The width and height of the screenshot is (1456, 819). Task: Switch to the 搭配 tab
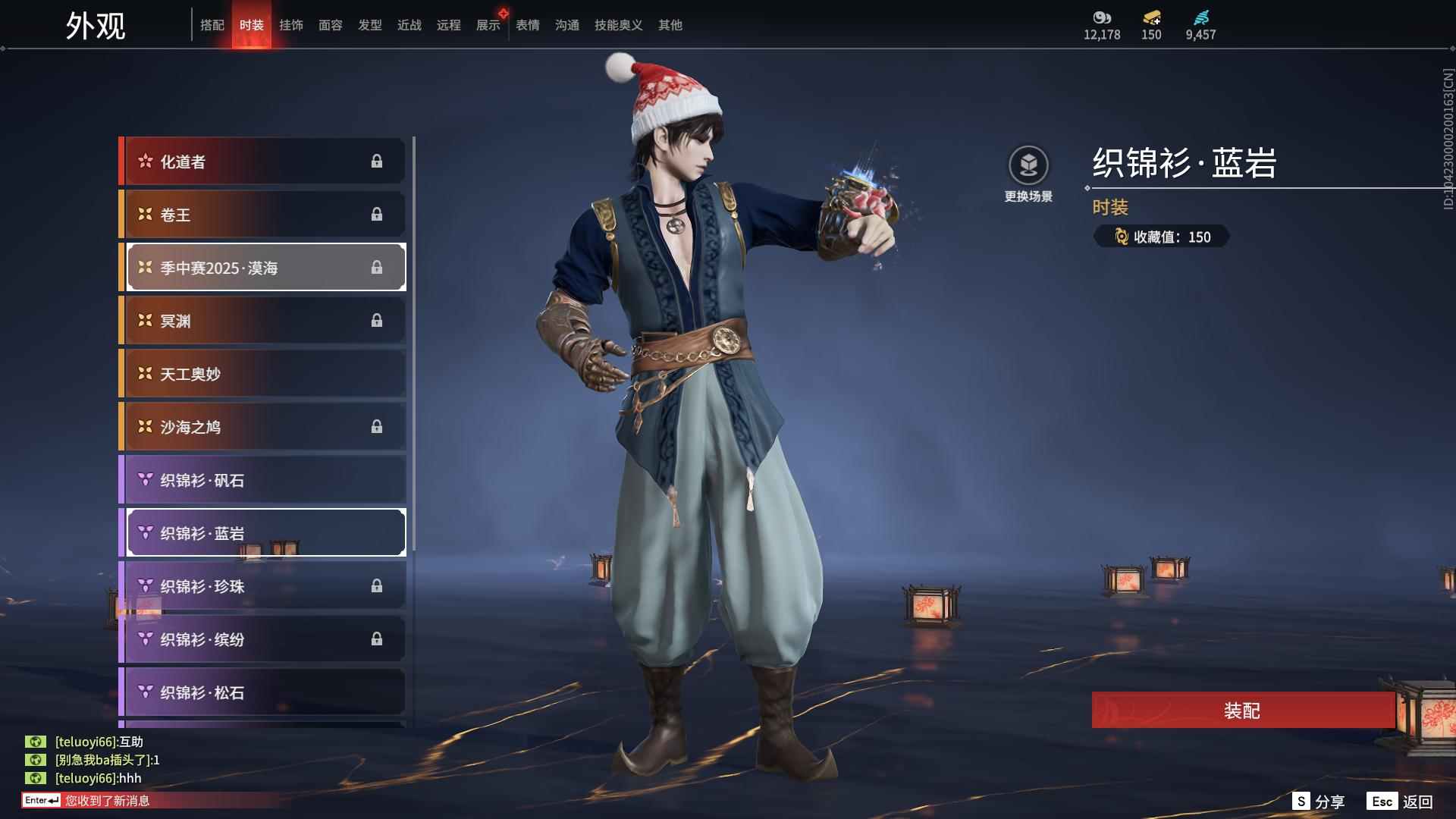[x=212, y=25]
